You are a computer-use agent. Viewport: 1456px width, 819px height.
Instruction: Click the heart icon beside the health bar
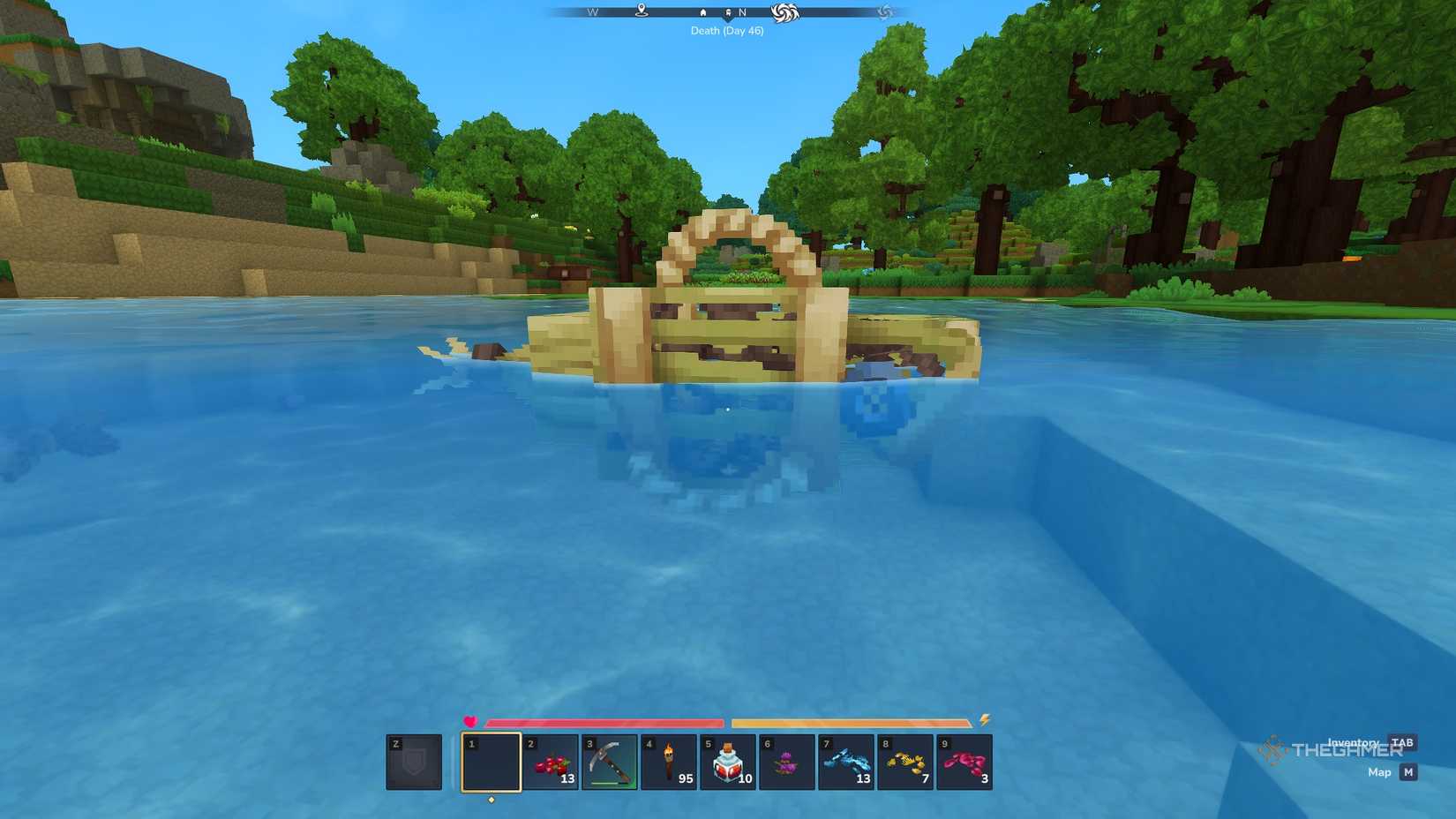click(469, 719)
